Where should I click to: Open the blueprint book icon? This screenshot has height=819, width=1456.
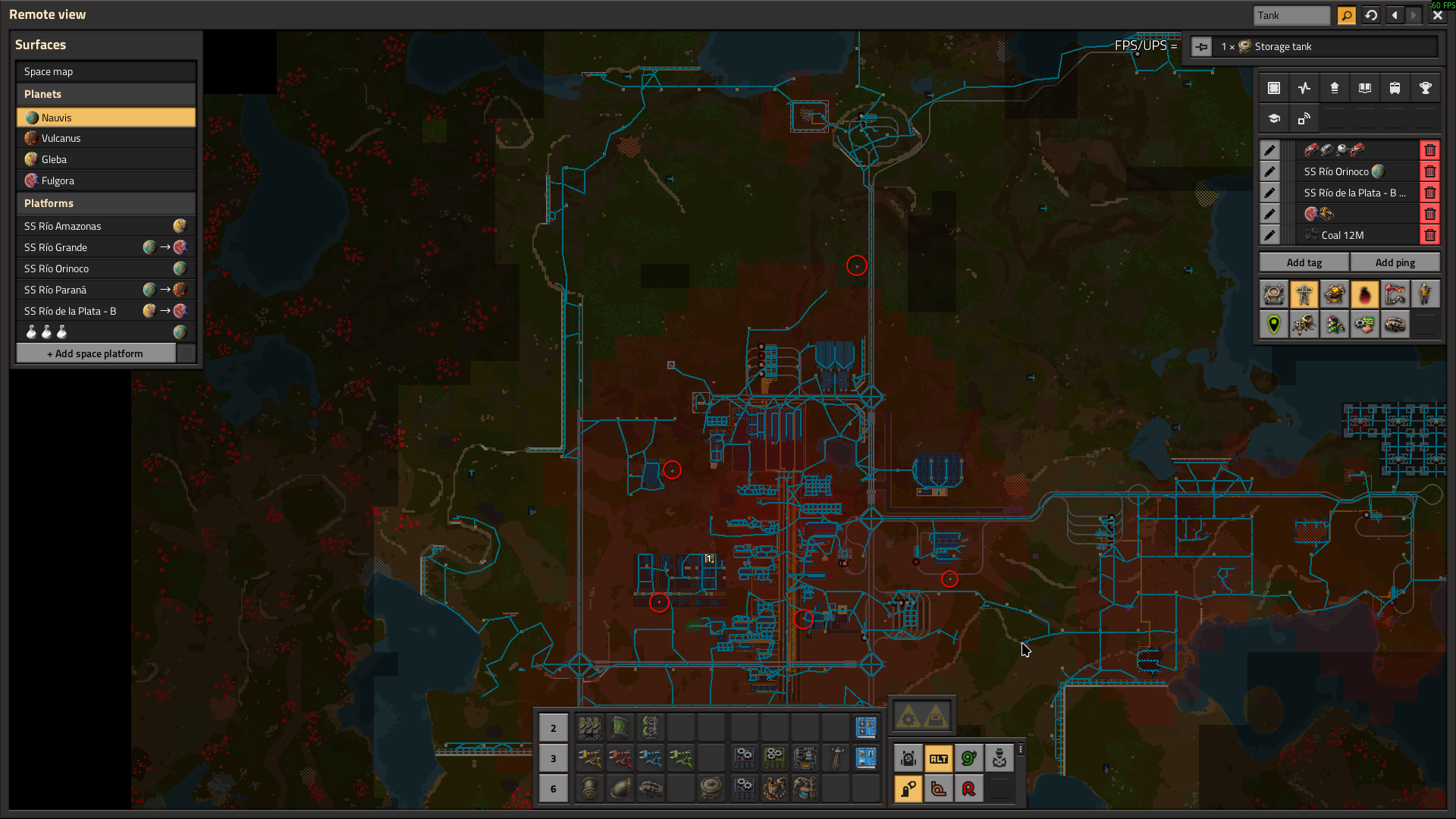click(x=1365, y=88)
